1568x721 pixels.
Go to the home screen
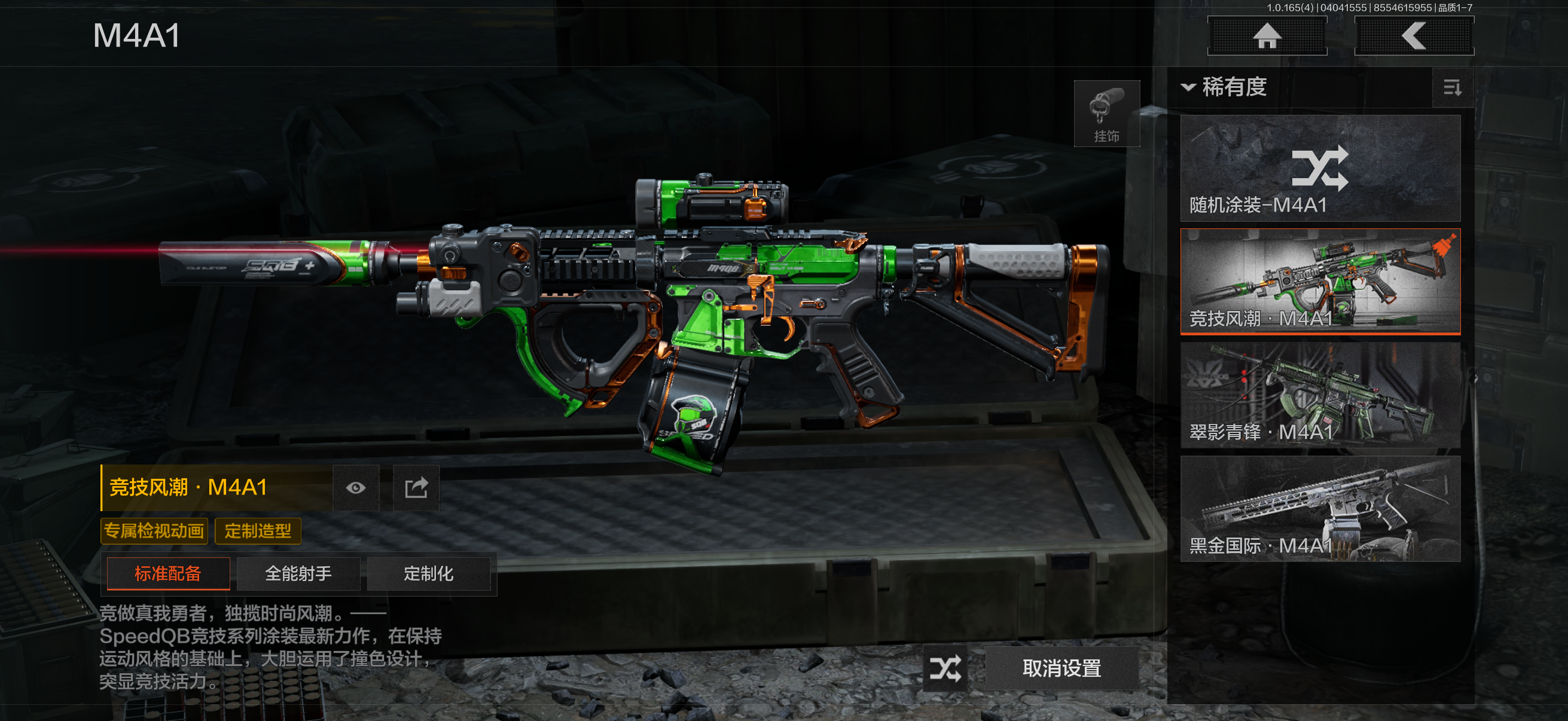pos(1267,36)
